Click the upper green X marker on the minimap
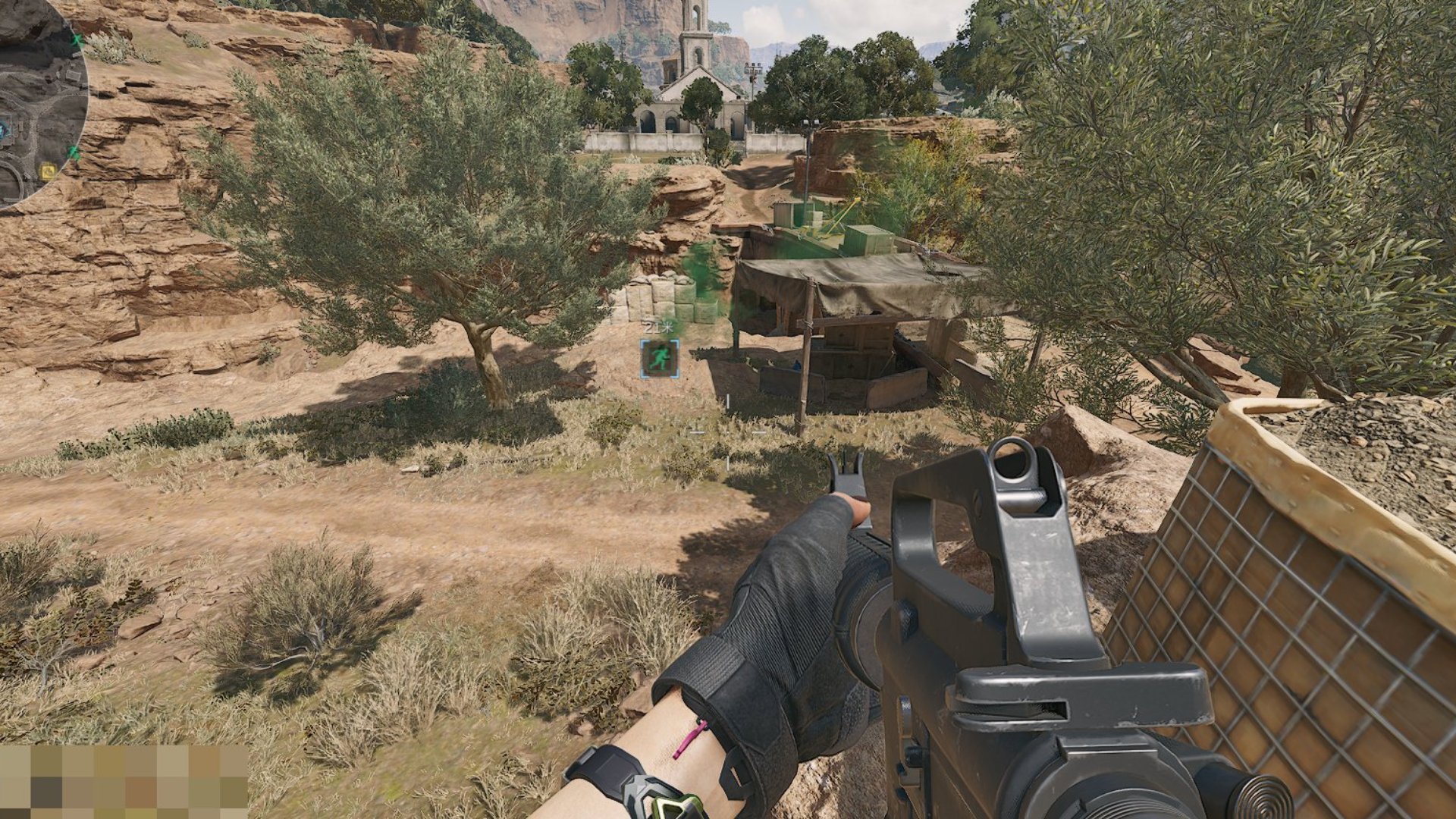The width and height of the screenshot is (1456, 819). pyautogui.click(x=76, y=39)
